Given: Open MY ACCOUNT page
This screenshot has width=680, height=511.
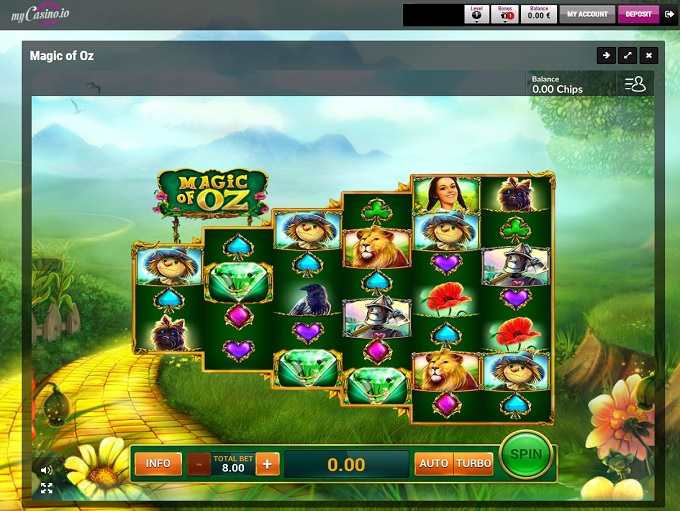Looking at the screenshot, I should pyautogui.click(x=586, y=14).
